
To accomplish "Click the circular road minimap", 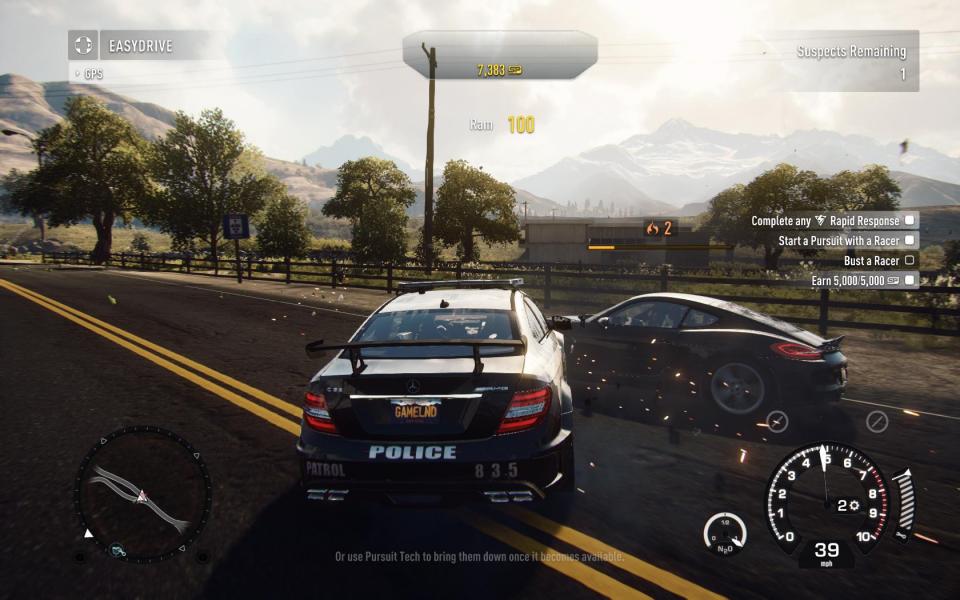I will 143,493.
